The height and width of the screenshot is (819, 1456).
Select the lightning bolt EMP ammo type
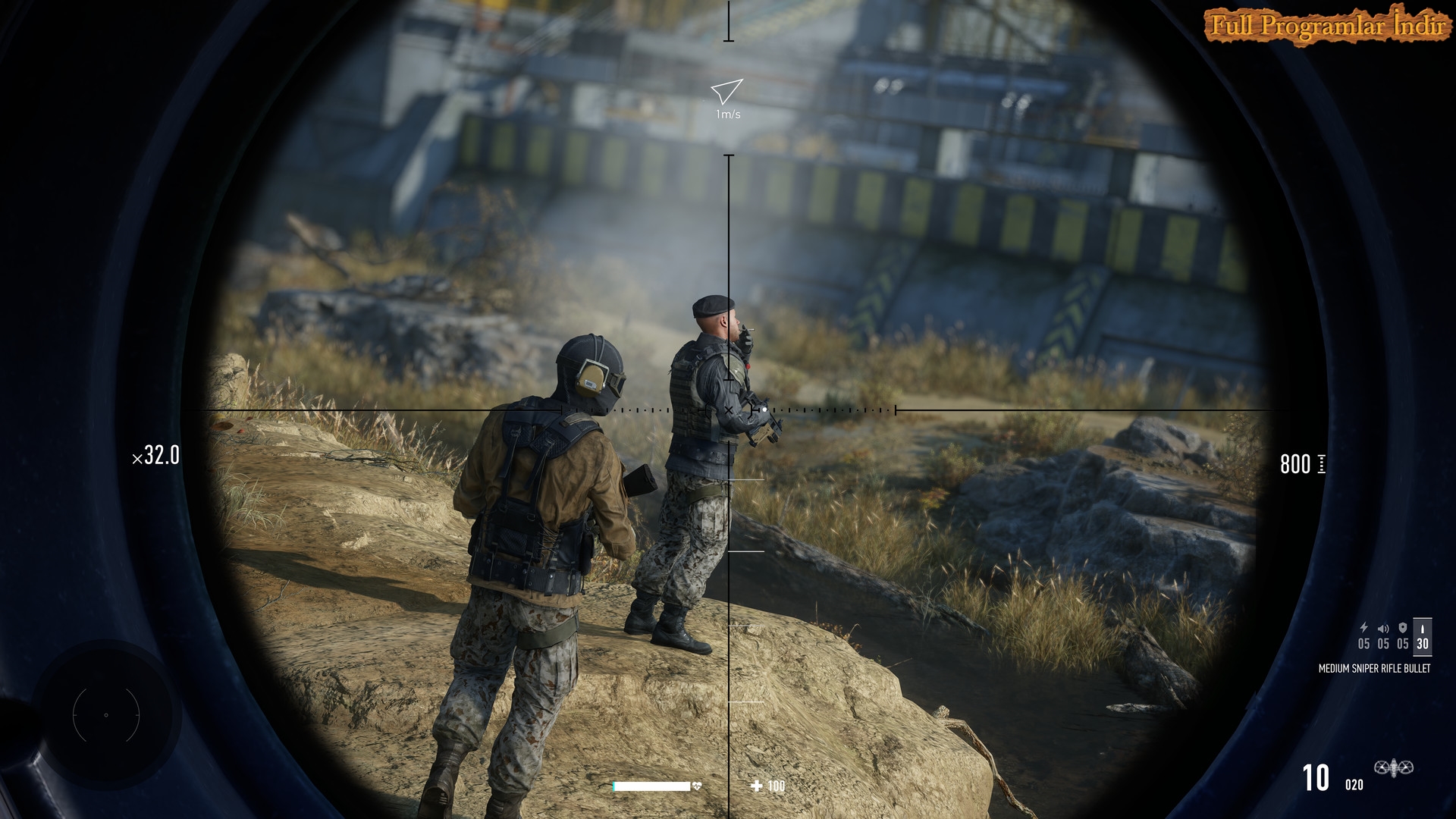click(1363, 635)
